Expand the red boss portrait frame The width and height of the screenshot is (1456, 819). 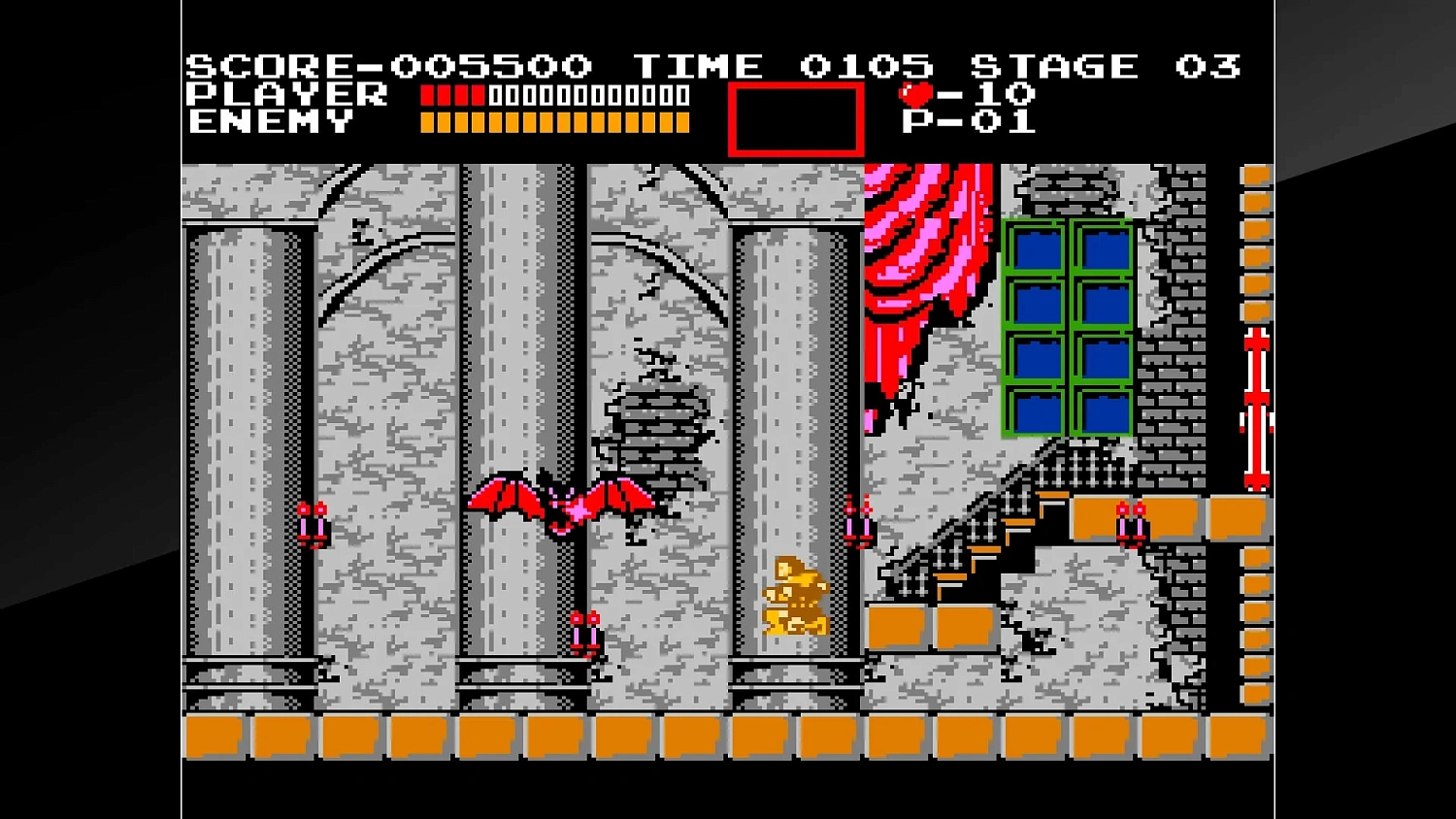[x=796, y=118]
